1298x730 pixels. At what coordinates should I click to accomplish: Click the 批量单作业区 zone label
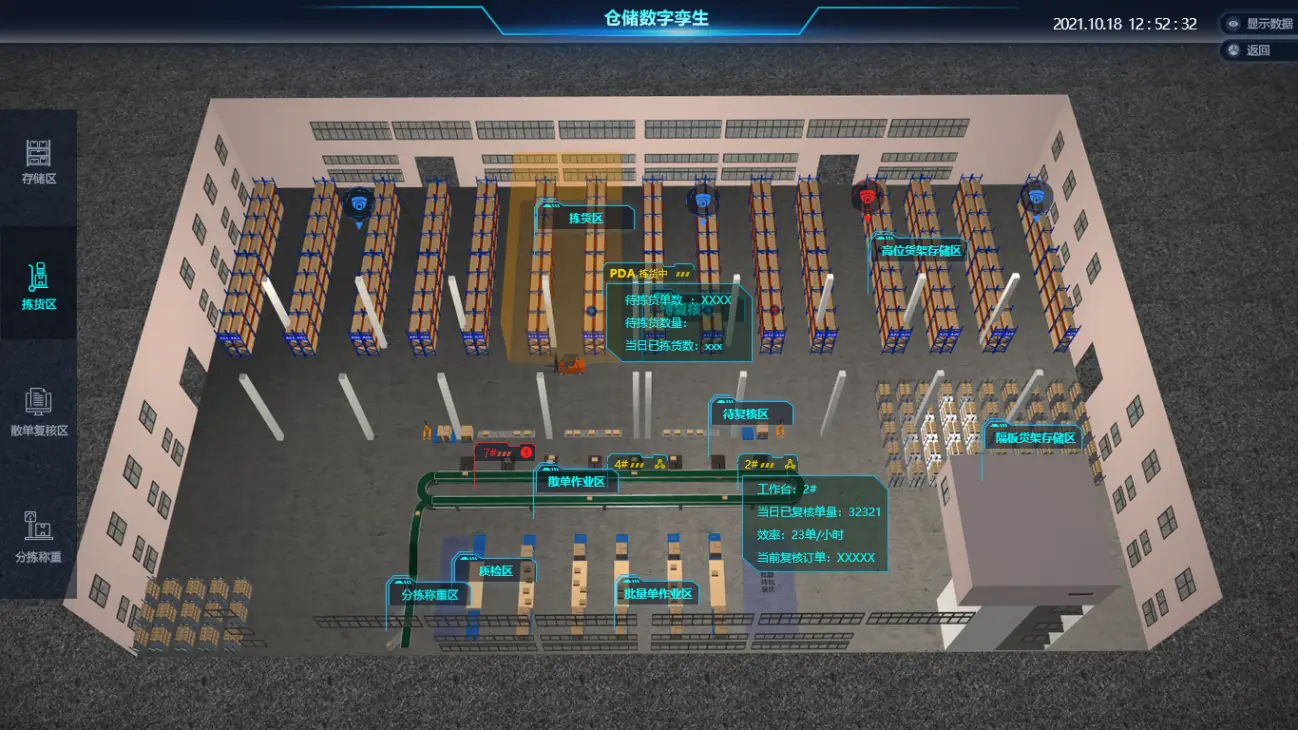tap(657, 594)
